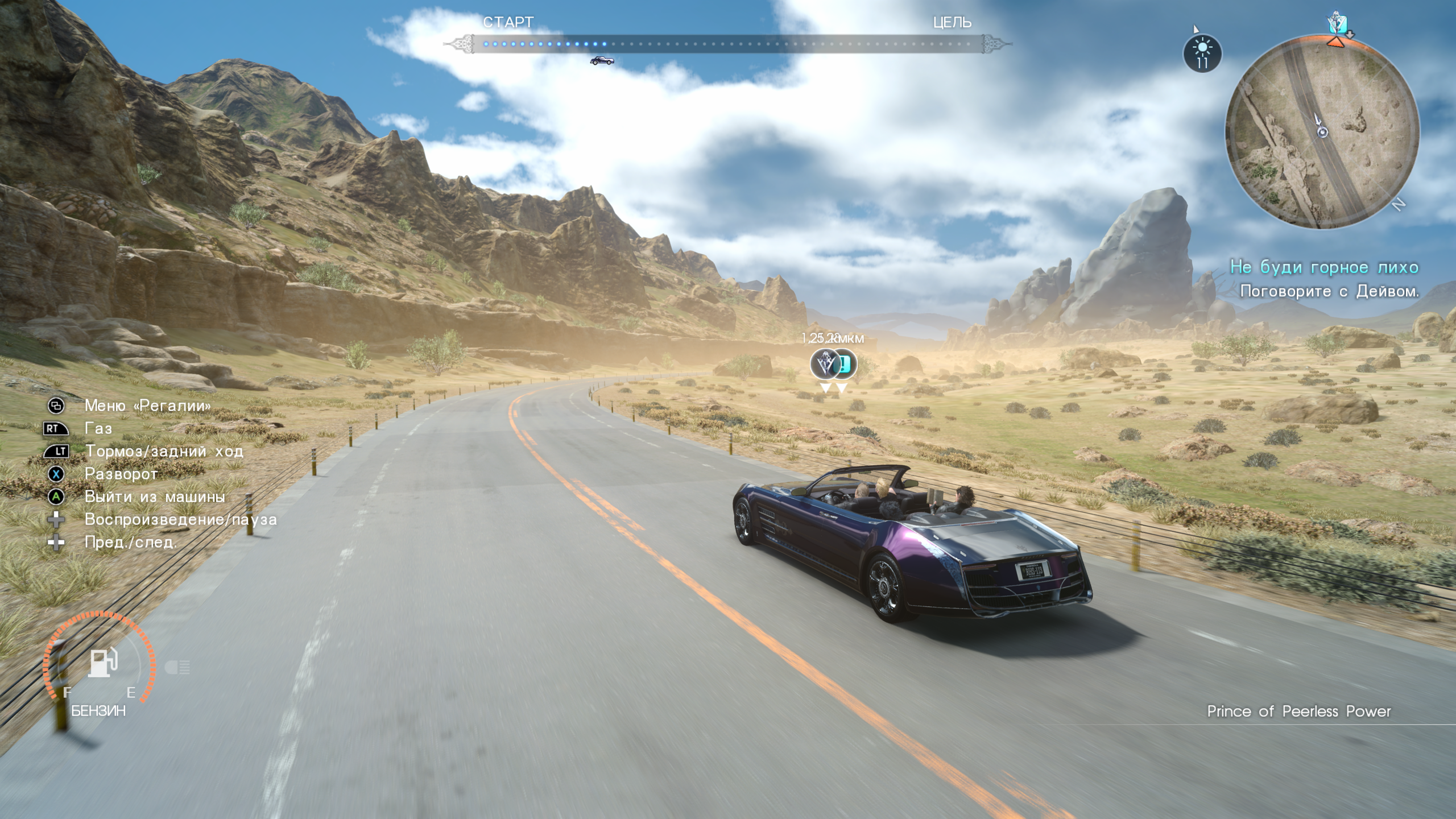Click the «Тормоз/задний ход» option
The height and width of the screenshot is (819, 1456).
[x=164, y=451]
